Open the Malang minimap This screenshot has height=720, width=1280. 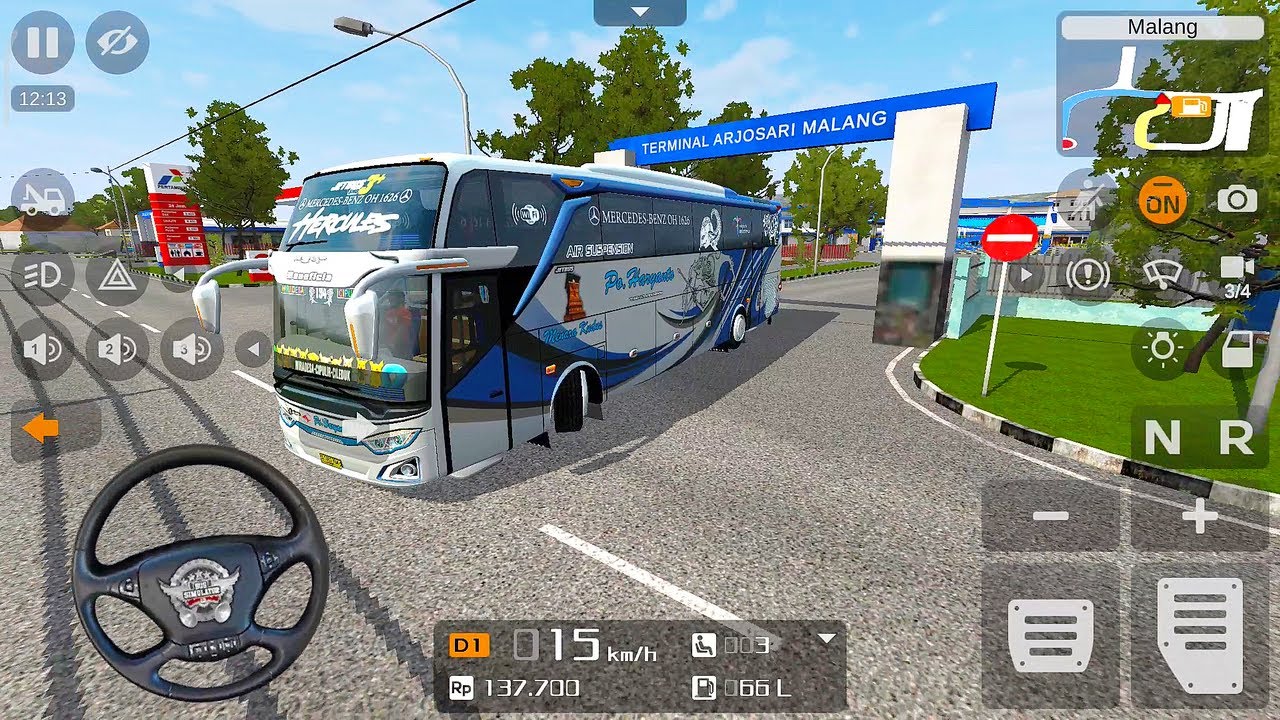(x=1162, y=85)
